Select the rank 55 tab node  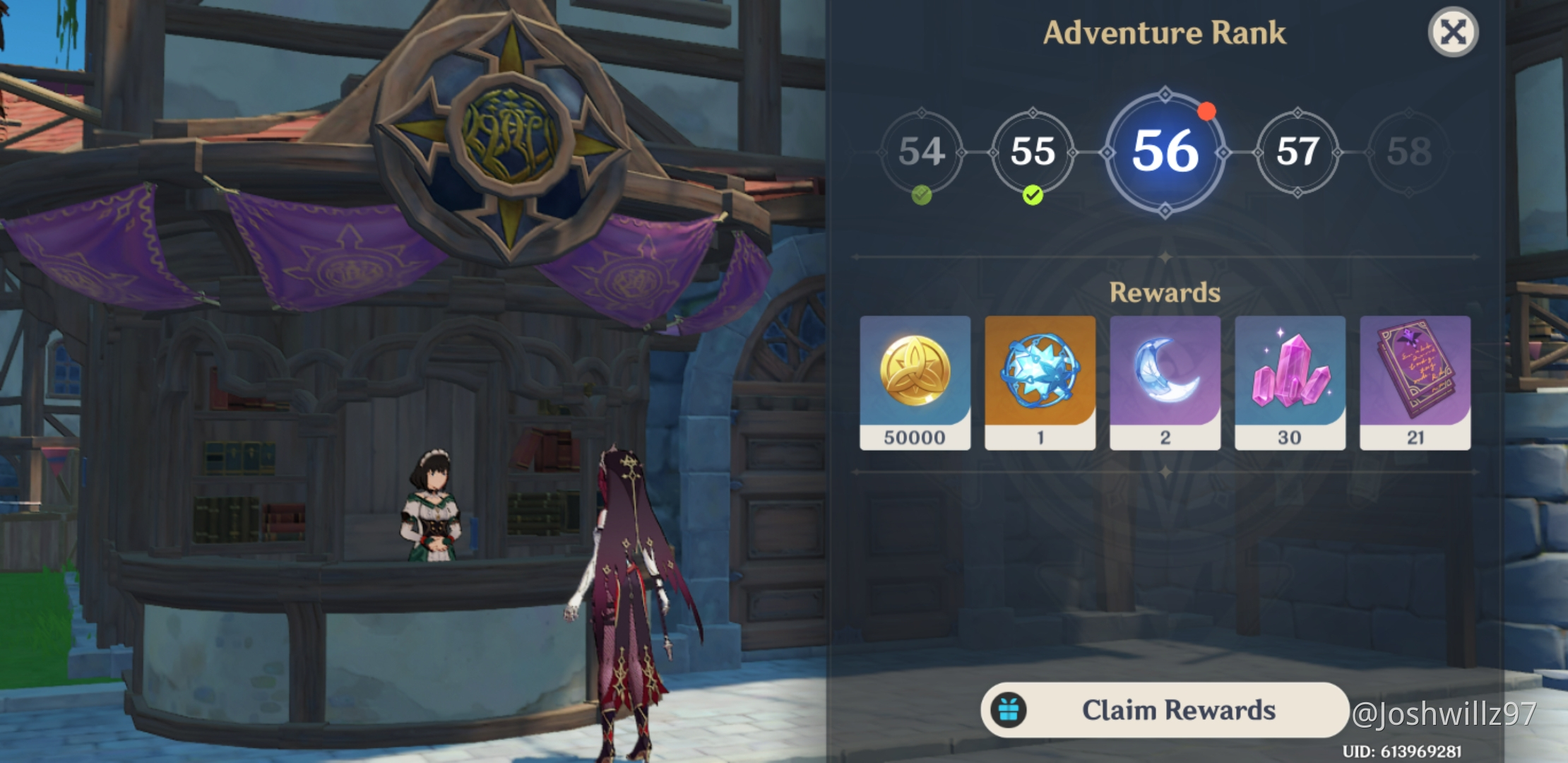click(1033, 152)
